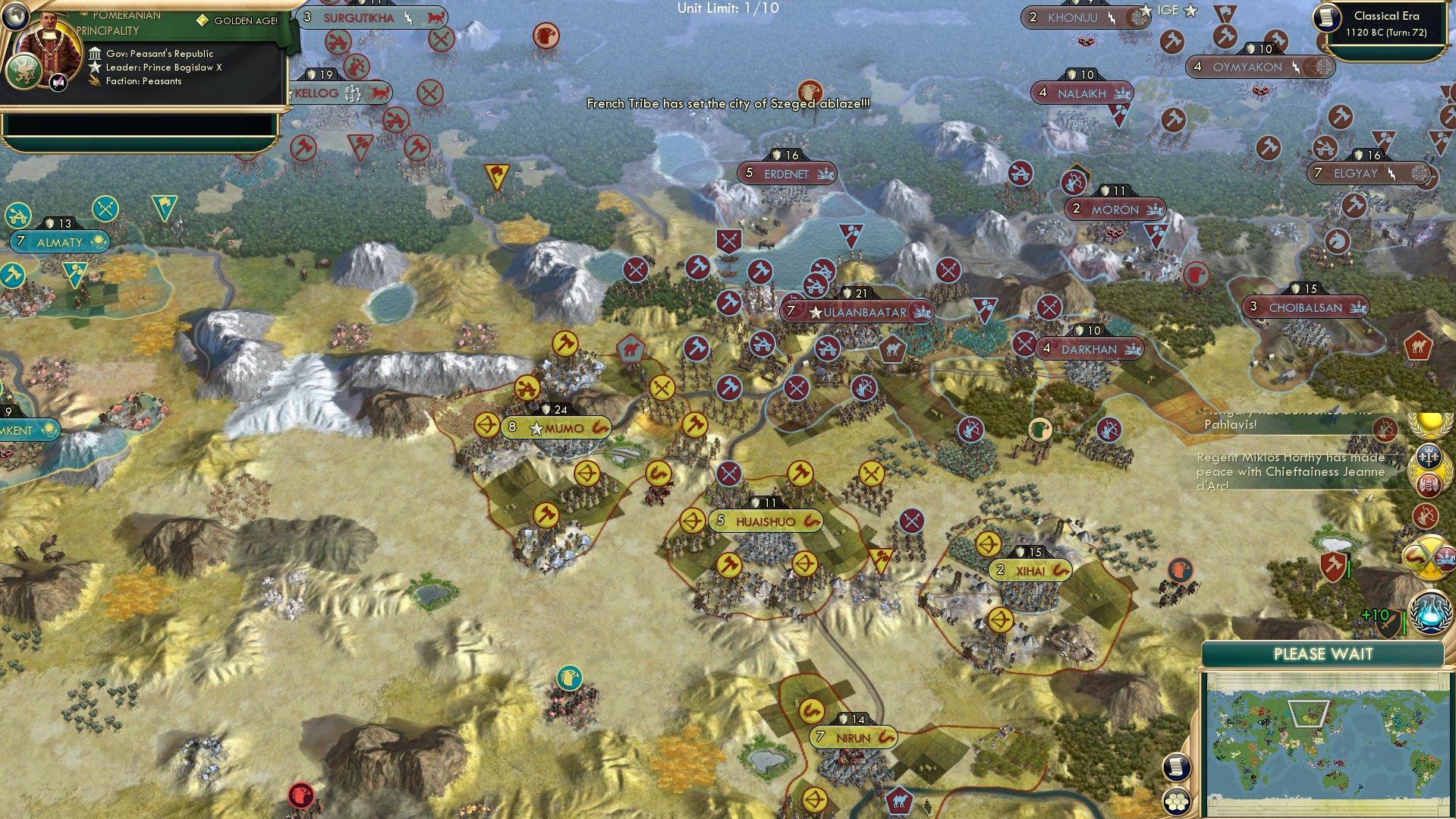
Task: Click the Erdenet city banner
Action: pyautogui.click(x=786, y=173)
